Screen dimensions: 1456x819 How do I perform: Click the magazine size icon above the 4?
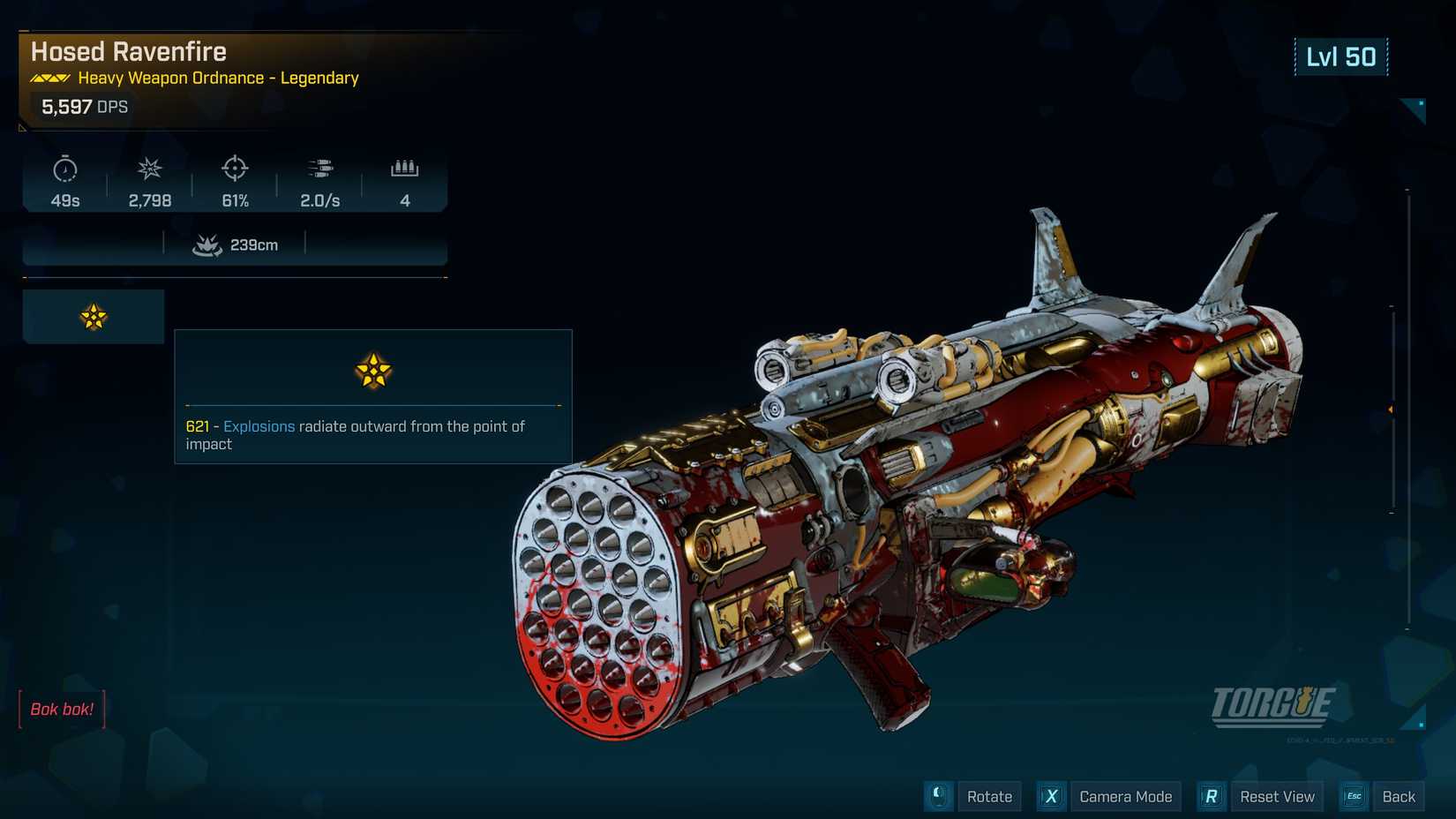pos(405,169)
